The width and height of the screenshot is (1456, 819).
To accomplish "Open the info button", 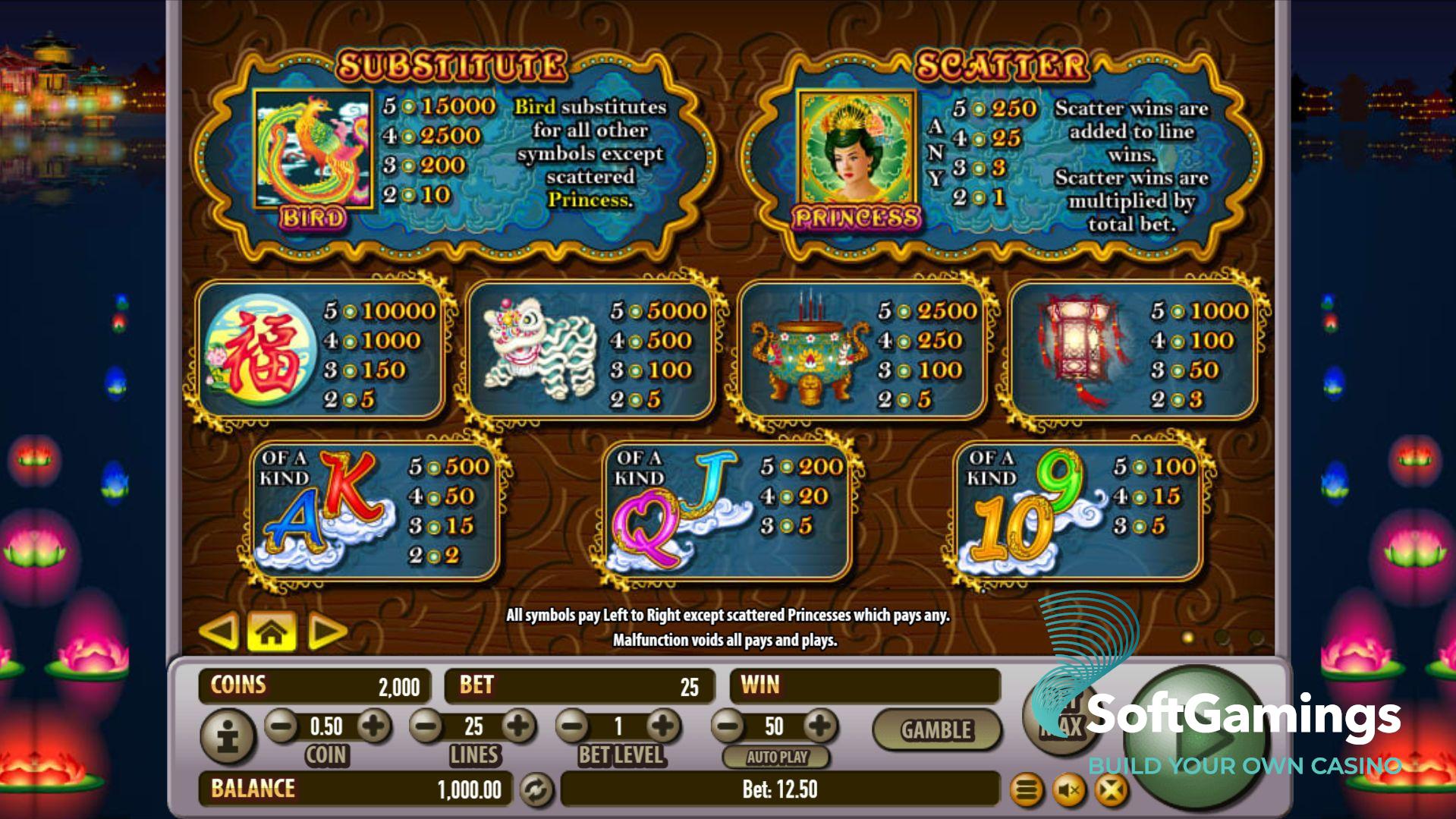I will 227,736.
